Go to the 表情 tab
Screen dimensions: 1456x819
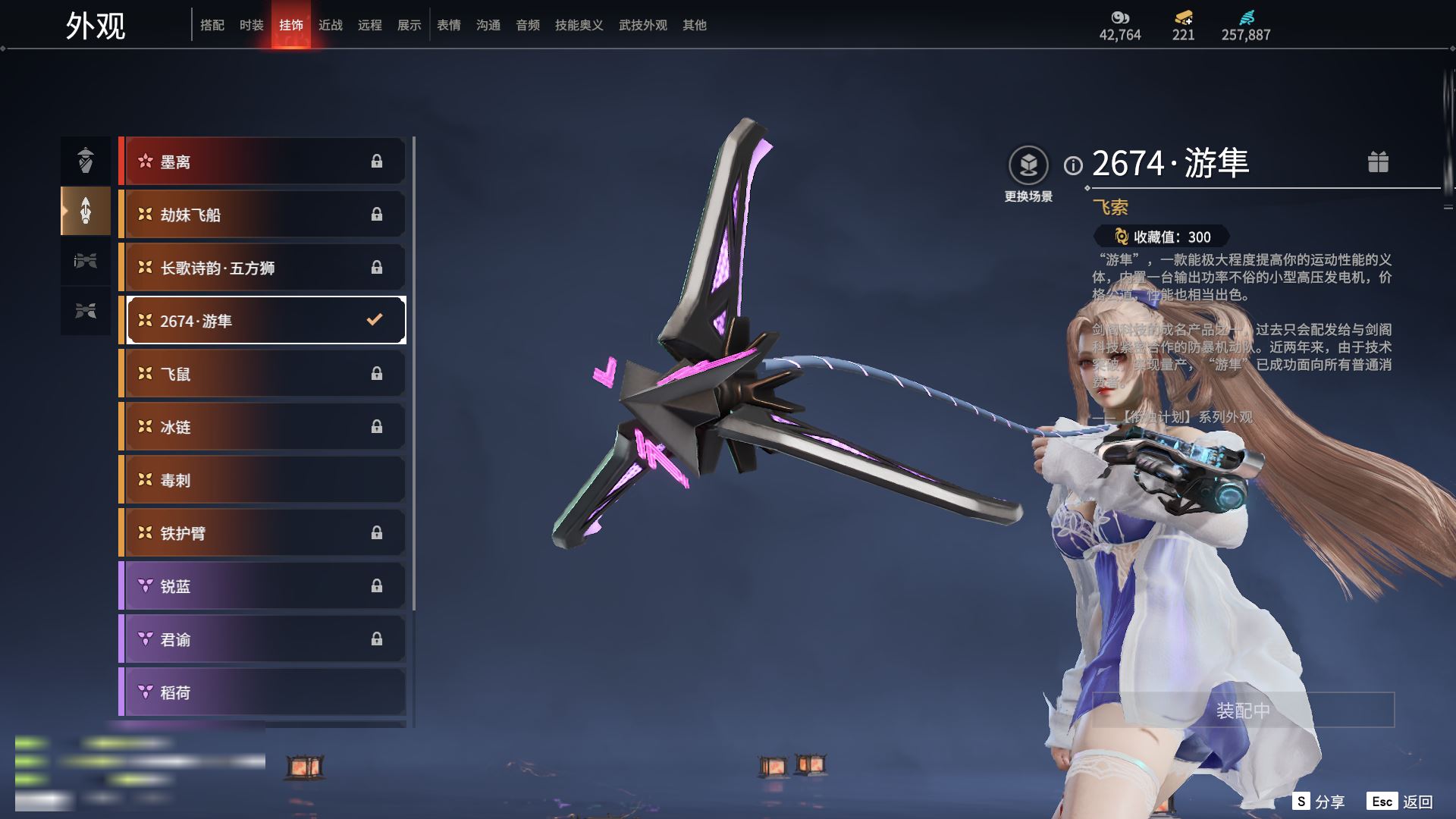[448, 25]
